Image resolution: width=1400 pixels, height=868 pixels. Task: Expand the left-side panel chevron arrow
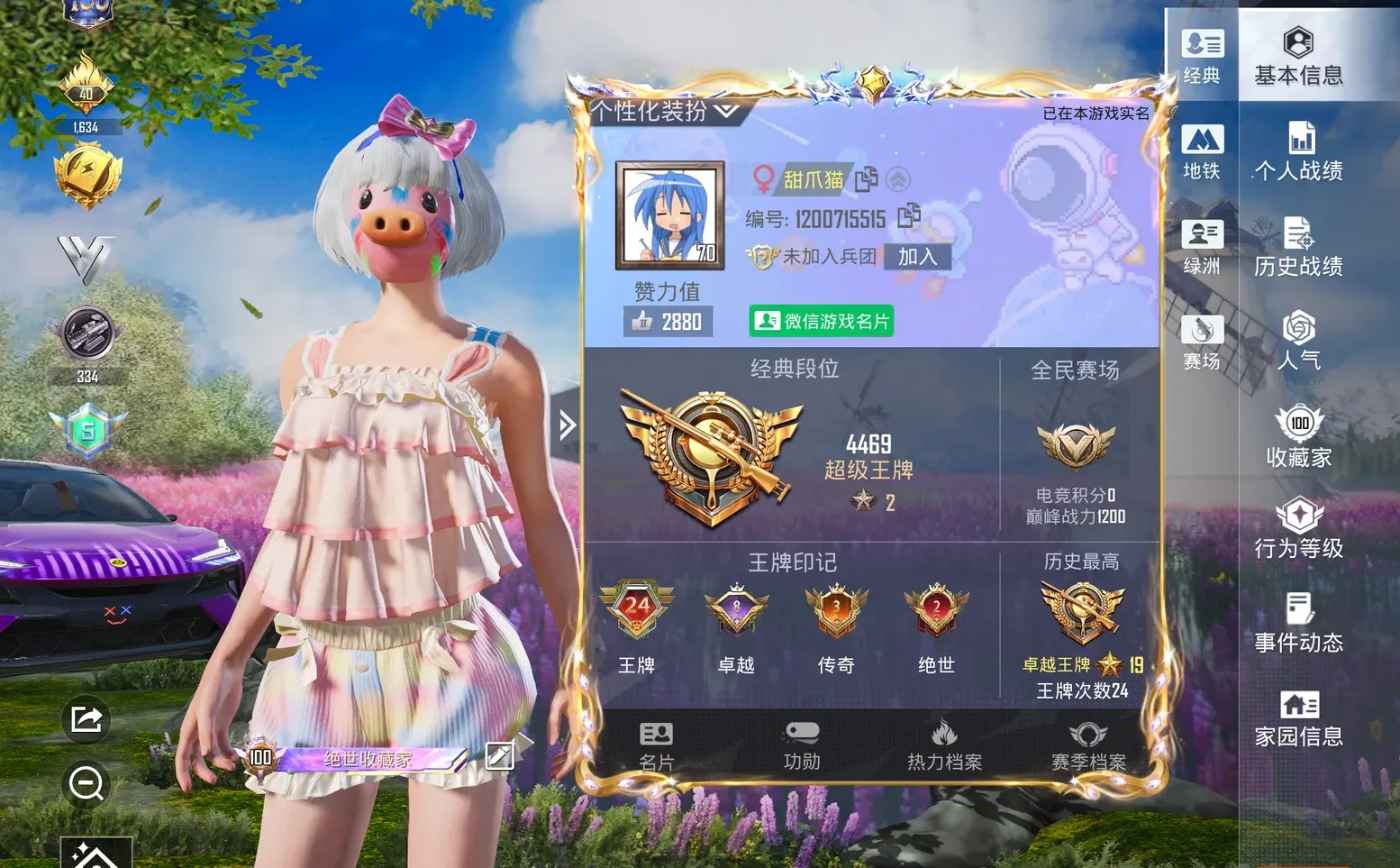tap(567, 424)
